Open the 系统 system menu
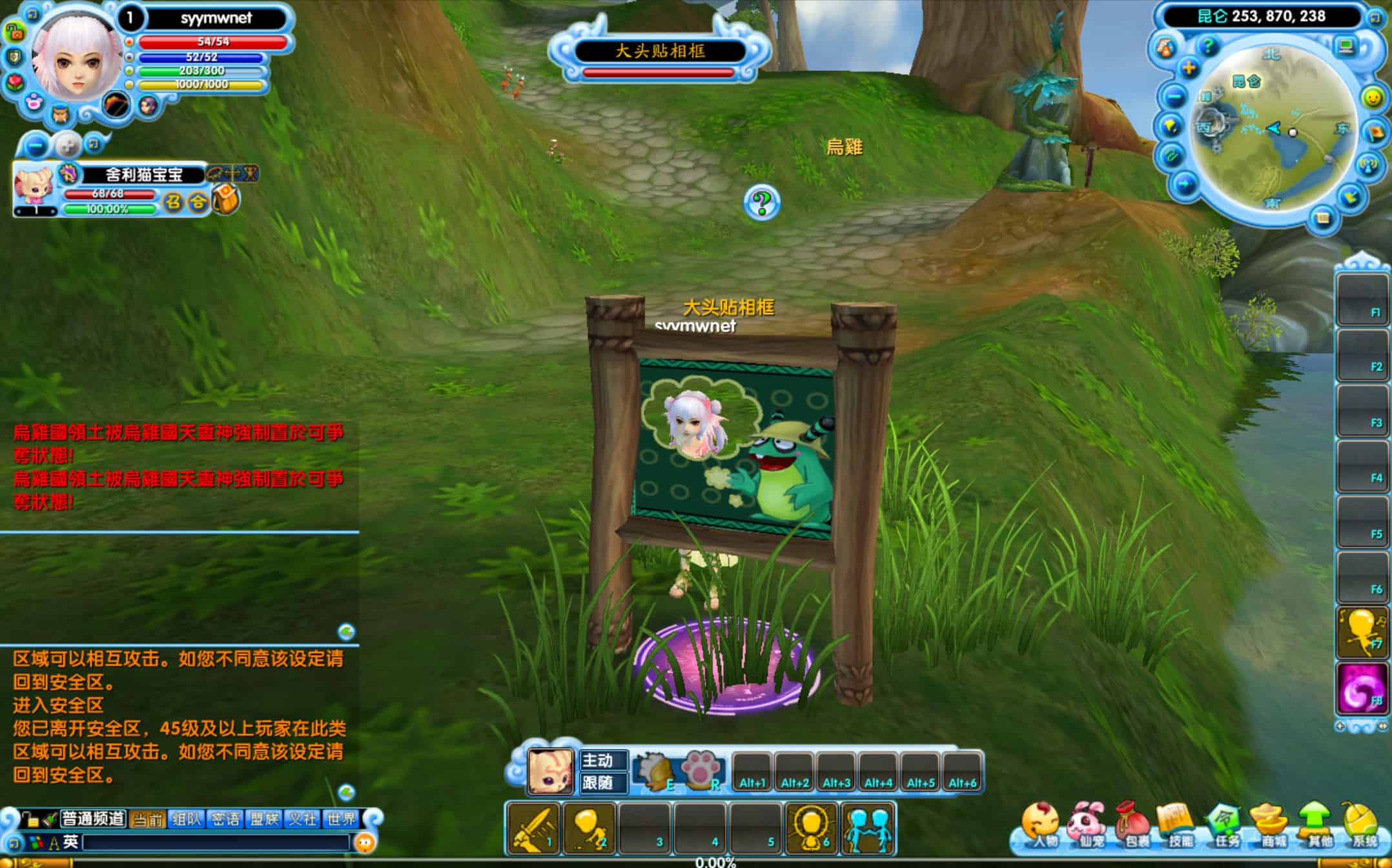The width and height of the screenshot is (1392, 868). 1362,825
